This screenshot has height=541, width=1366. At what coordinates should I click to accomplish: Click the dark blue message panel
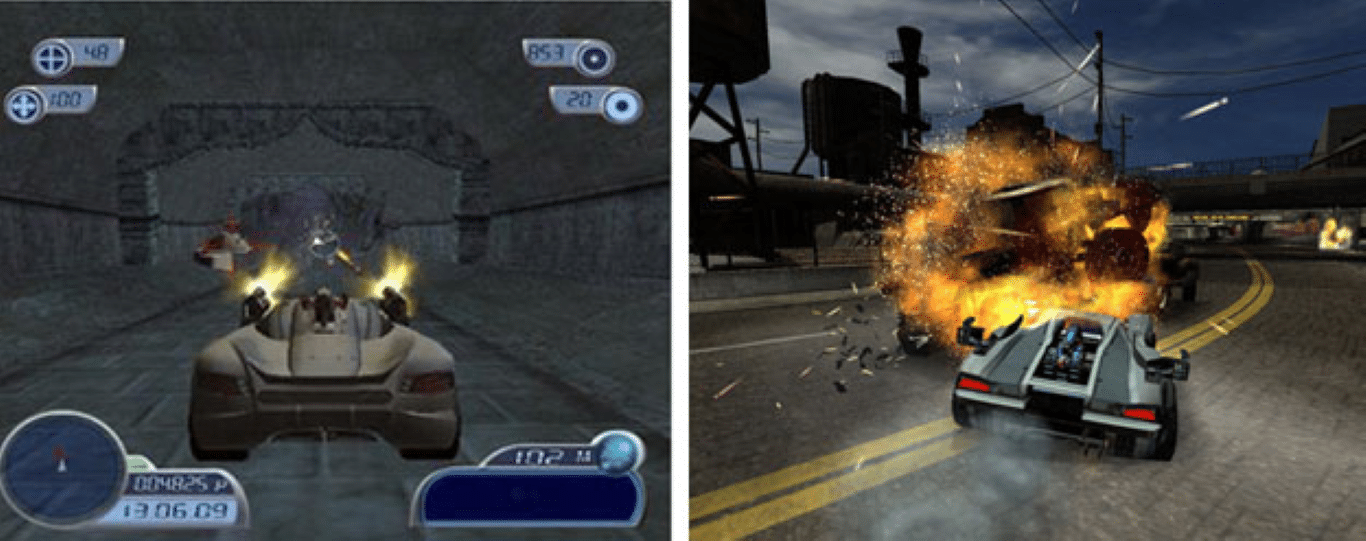[529, 497]
